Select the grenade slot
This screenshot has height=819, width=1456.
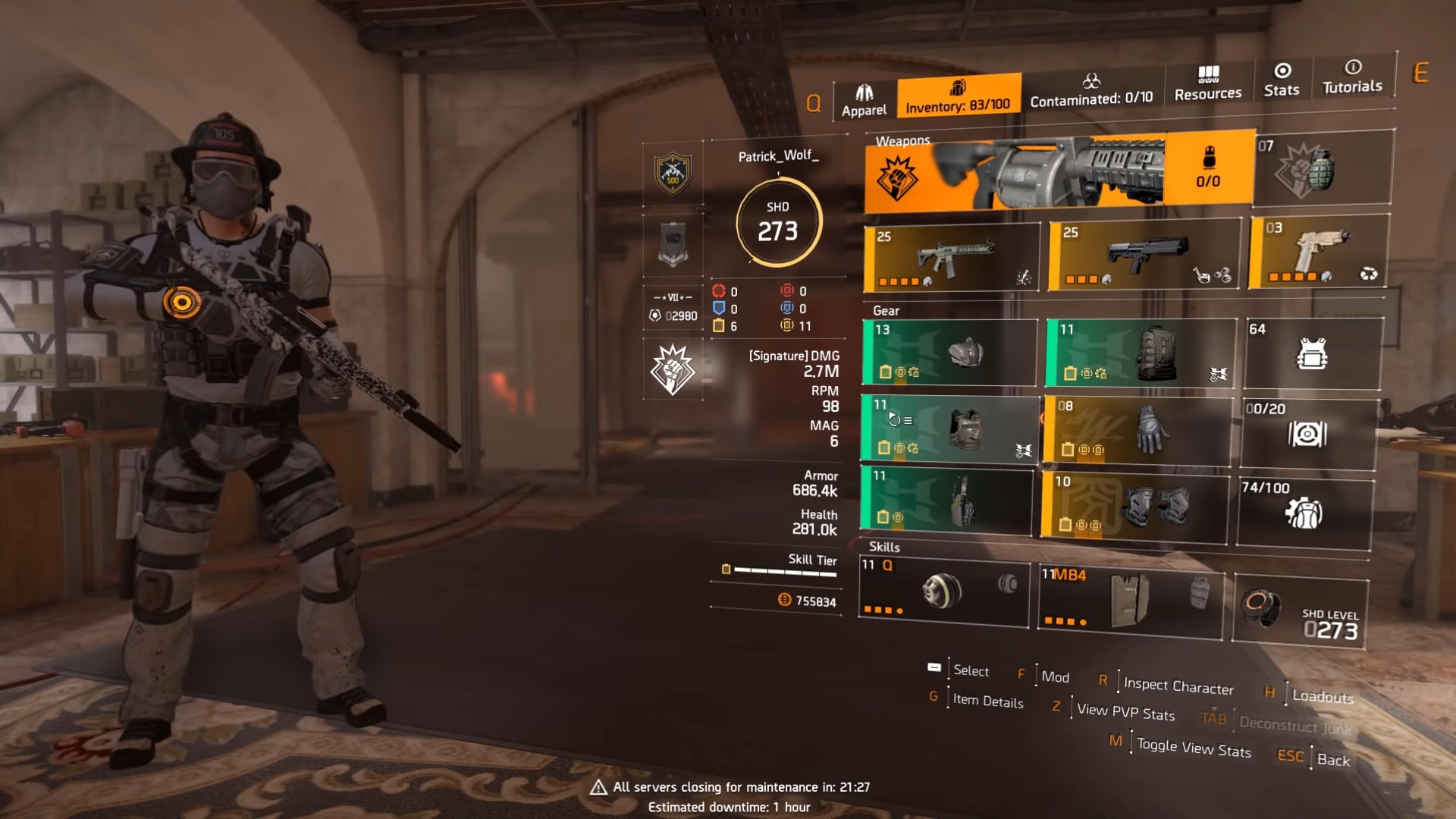click(x=1323, y=168)
